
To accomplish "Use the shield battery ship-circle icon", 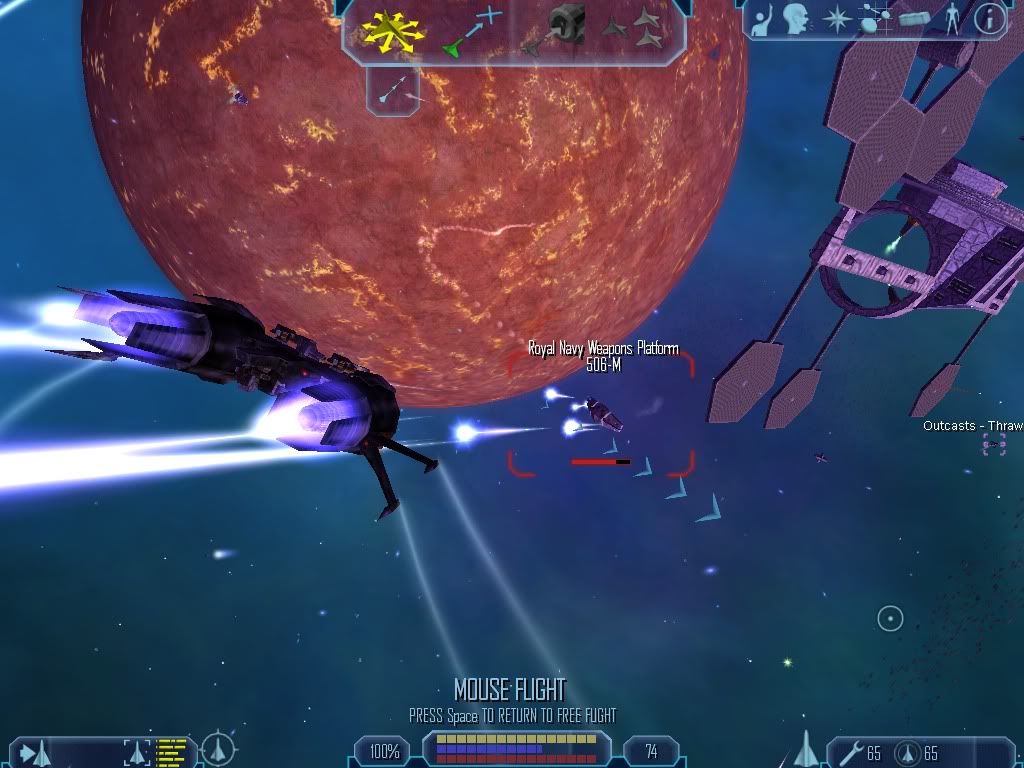I will coord(907,752).
